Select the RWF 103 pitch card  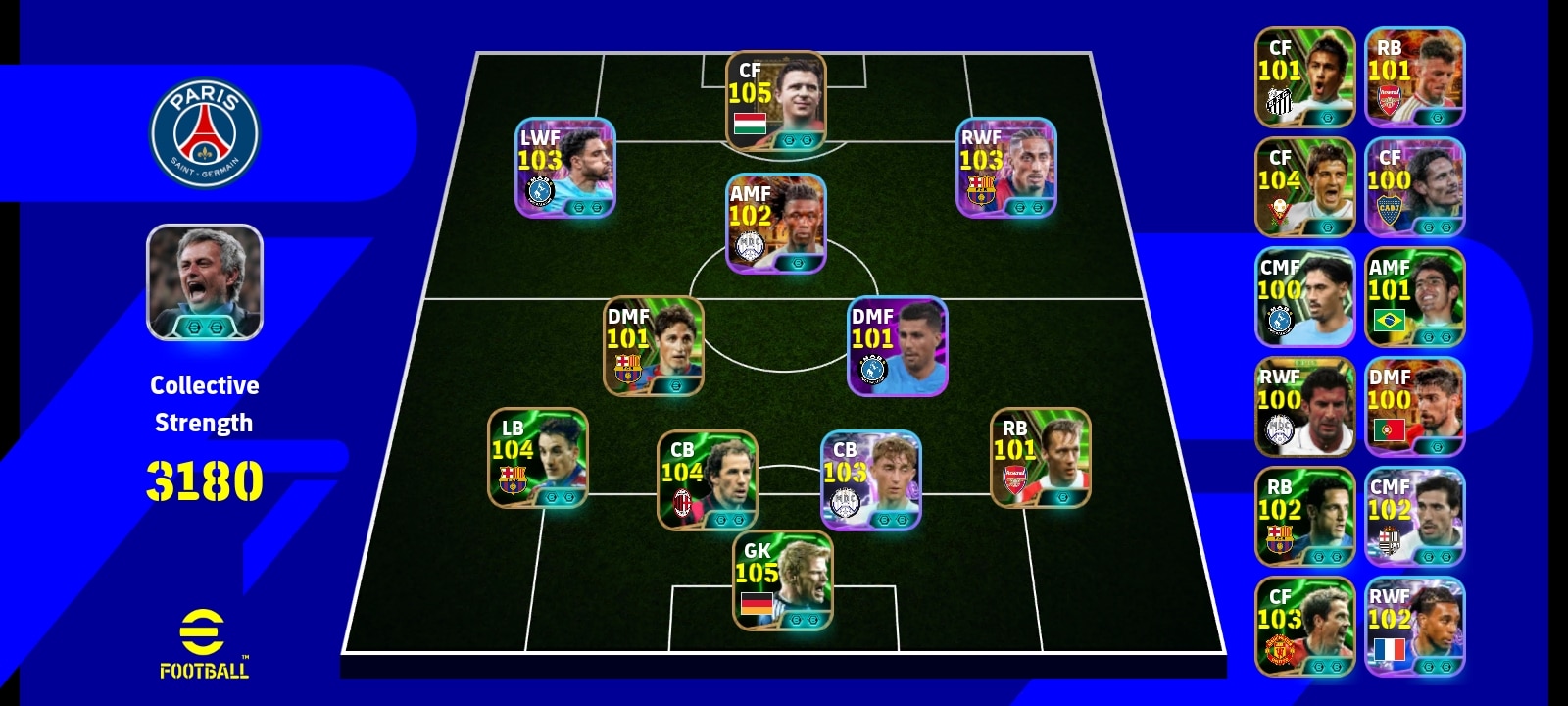tap(1006, 168)
